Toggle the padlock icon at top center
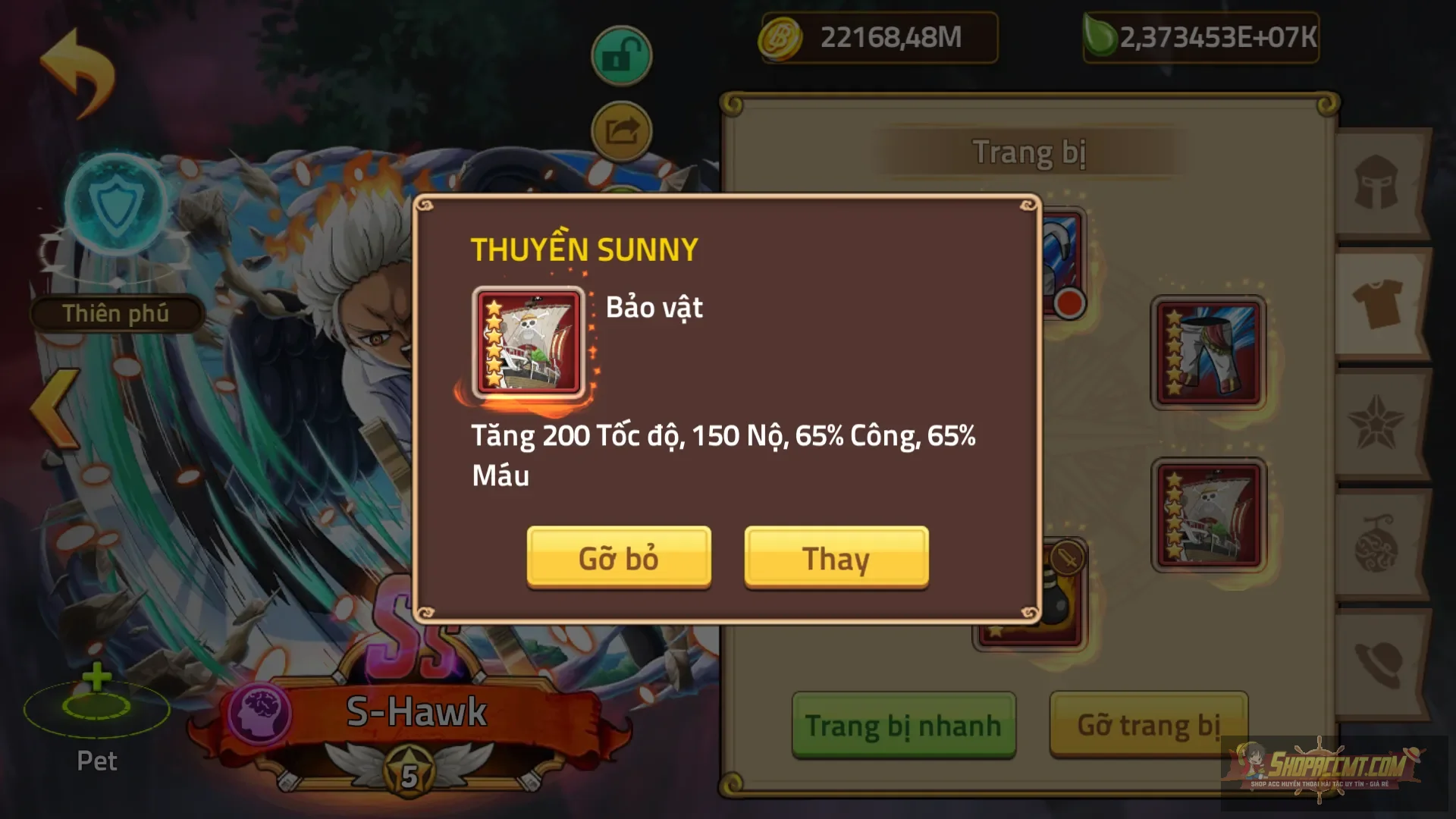The height and width of the screenshot is (819, 1456). (622, 53)
